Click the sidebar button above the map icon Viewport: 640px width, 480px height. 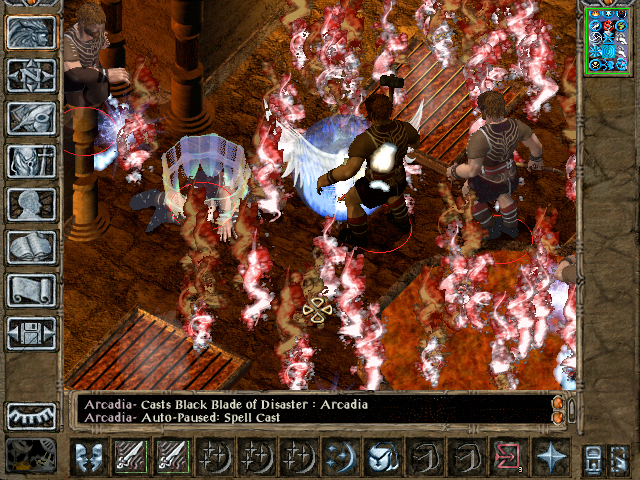tap(31, 32)
